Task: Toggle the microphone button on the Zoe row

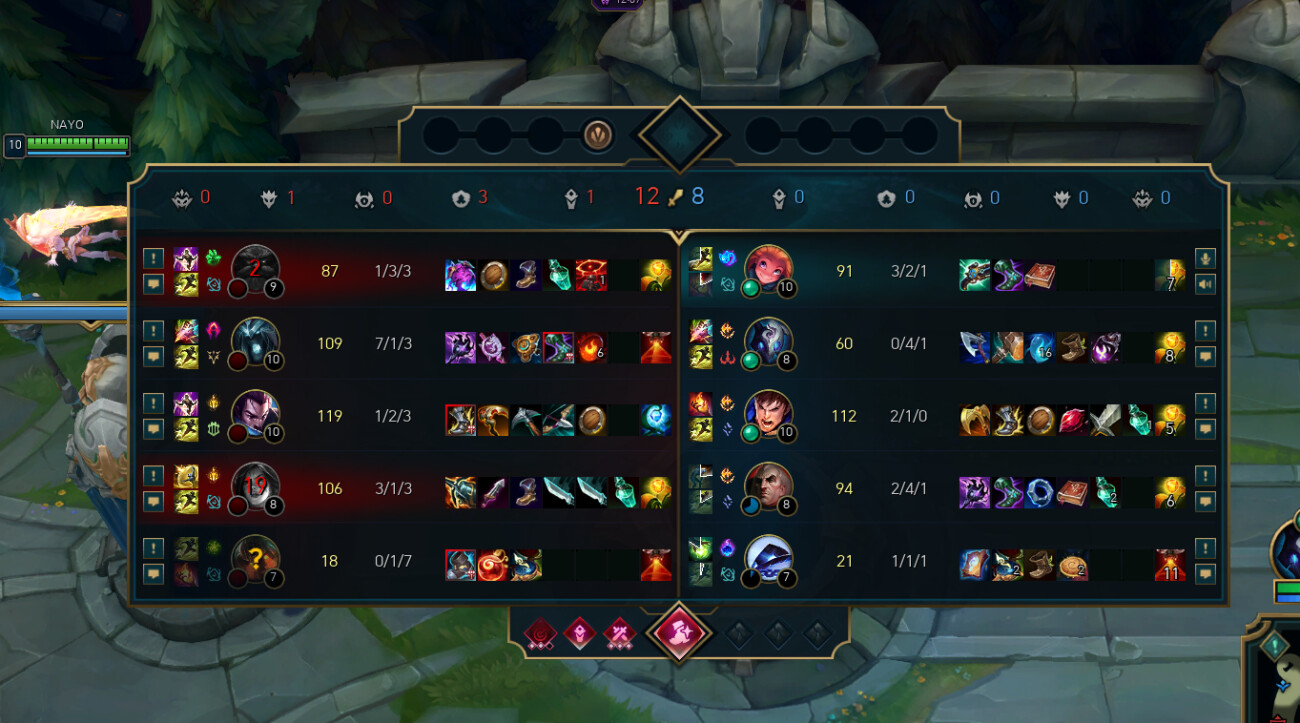Action: (1205, 257)
